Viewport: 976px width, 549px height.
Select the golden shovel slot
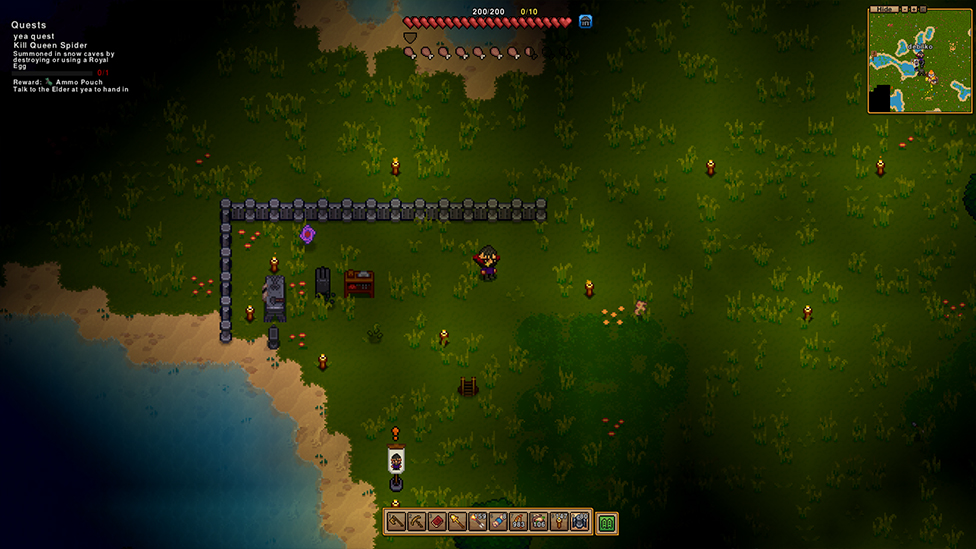(457, 522)
